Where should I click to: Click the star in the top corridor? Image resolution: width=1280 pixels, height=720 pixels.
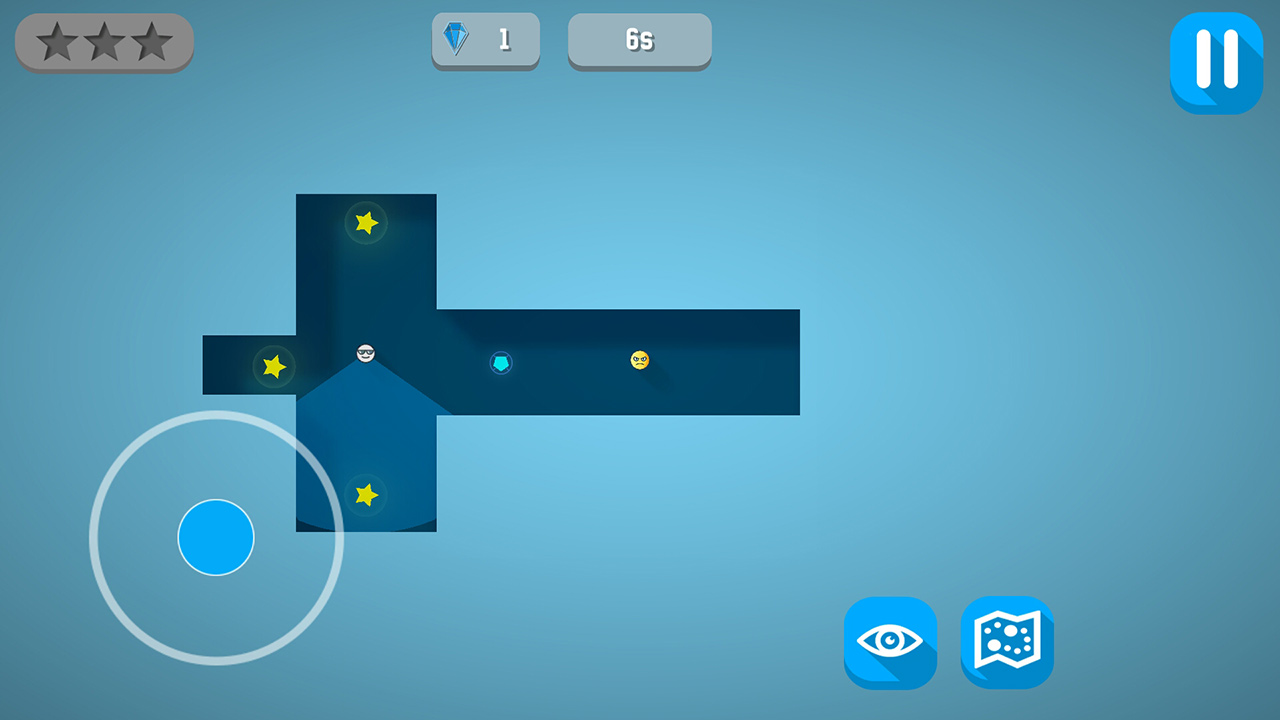365,222
